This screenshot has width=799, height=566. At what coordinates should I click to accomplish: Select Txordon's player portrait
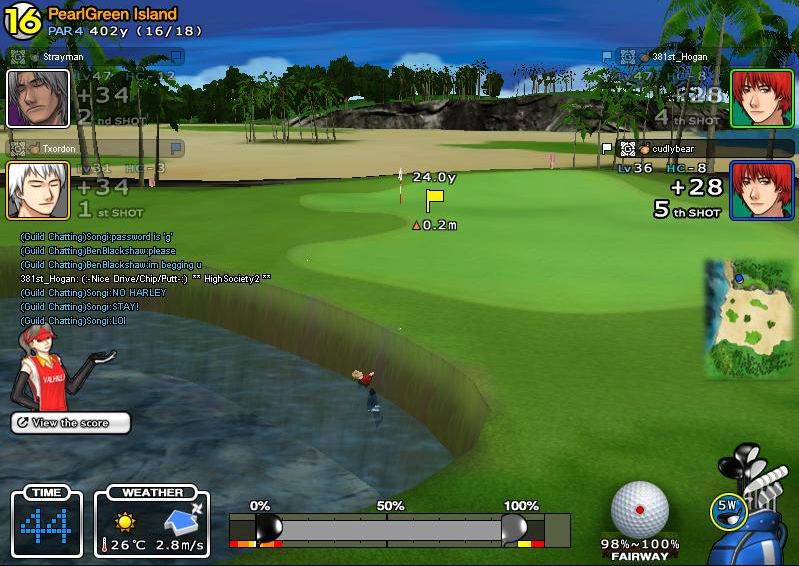click(x=38, y=190)
